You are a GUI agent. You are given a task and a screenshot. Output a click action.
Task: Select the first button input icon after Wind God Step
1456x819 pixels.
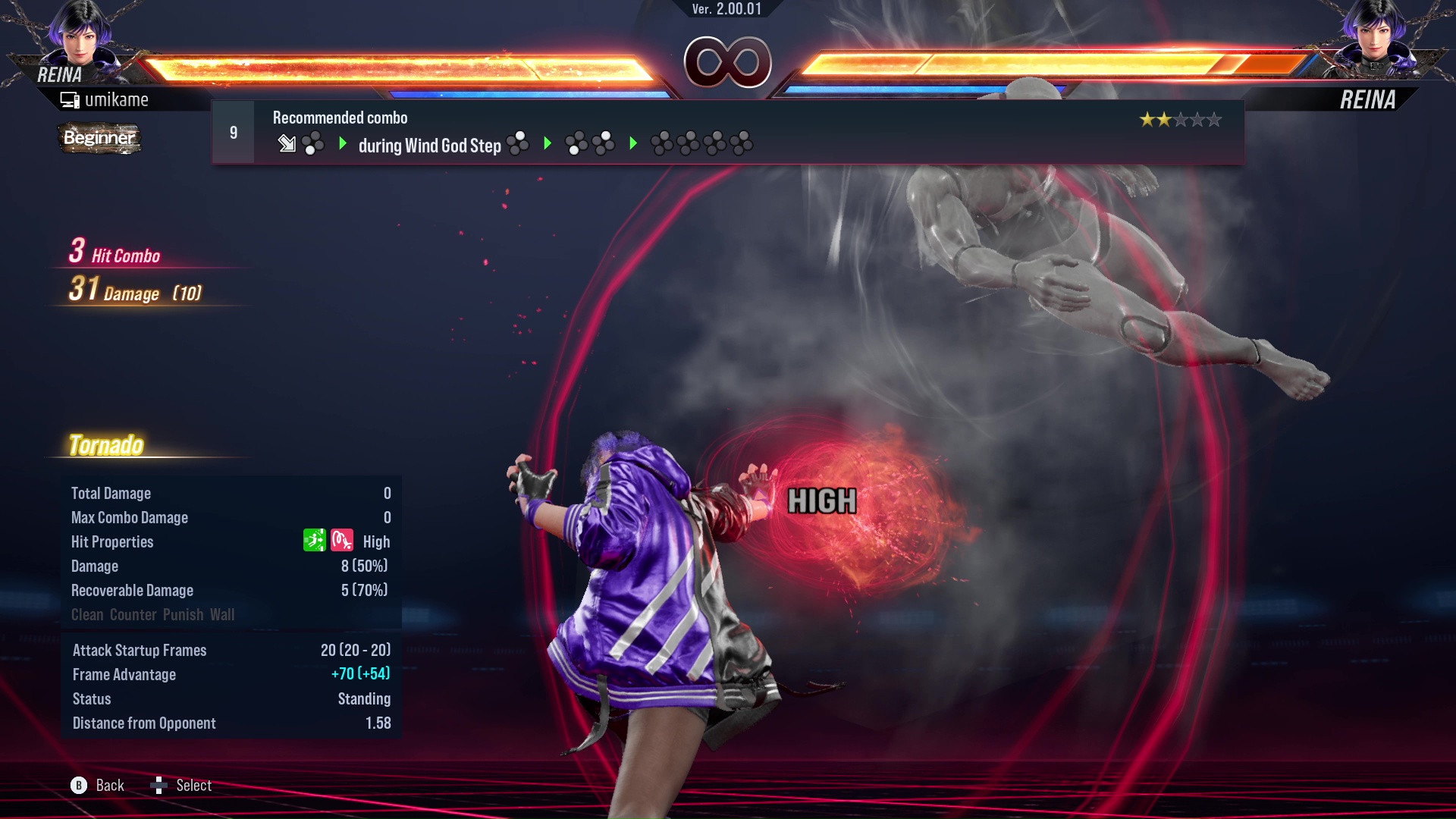518,143
